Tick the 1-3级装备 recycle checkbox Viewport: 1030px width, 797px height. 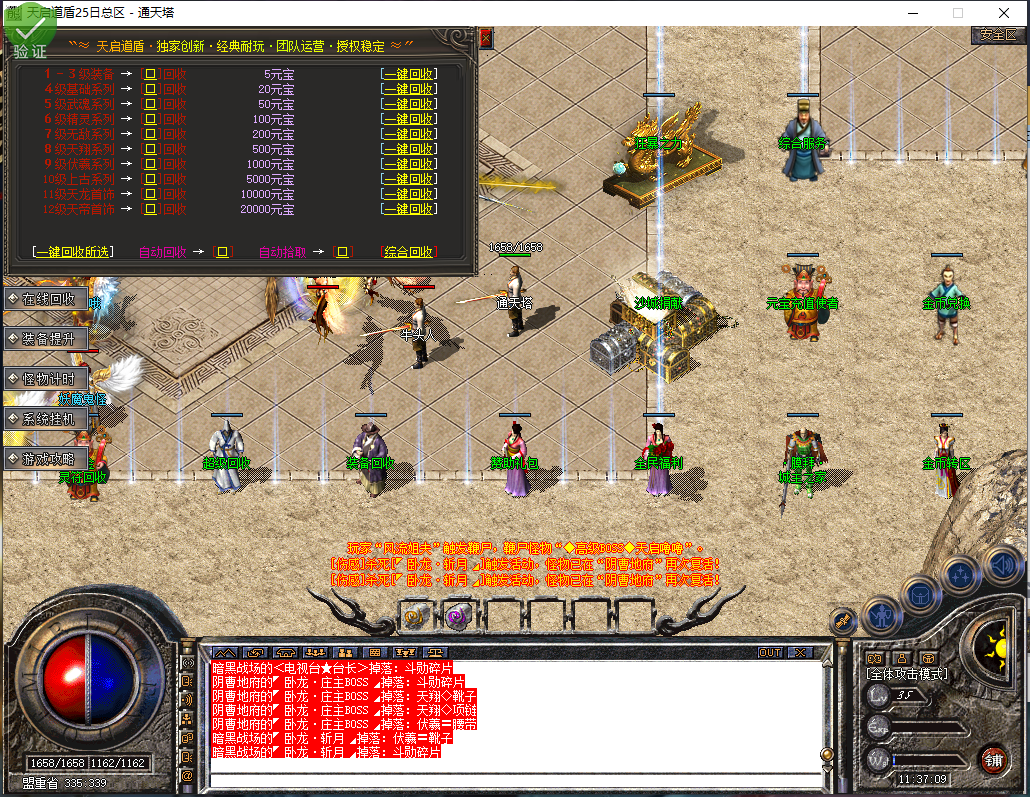(151, 74)
